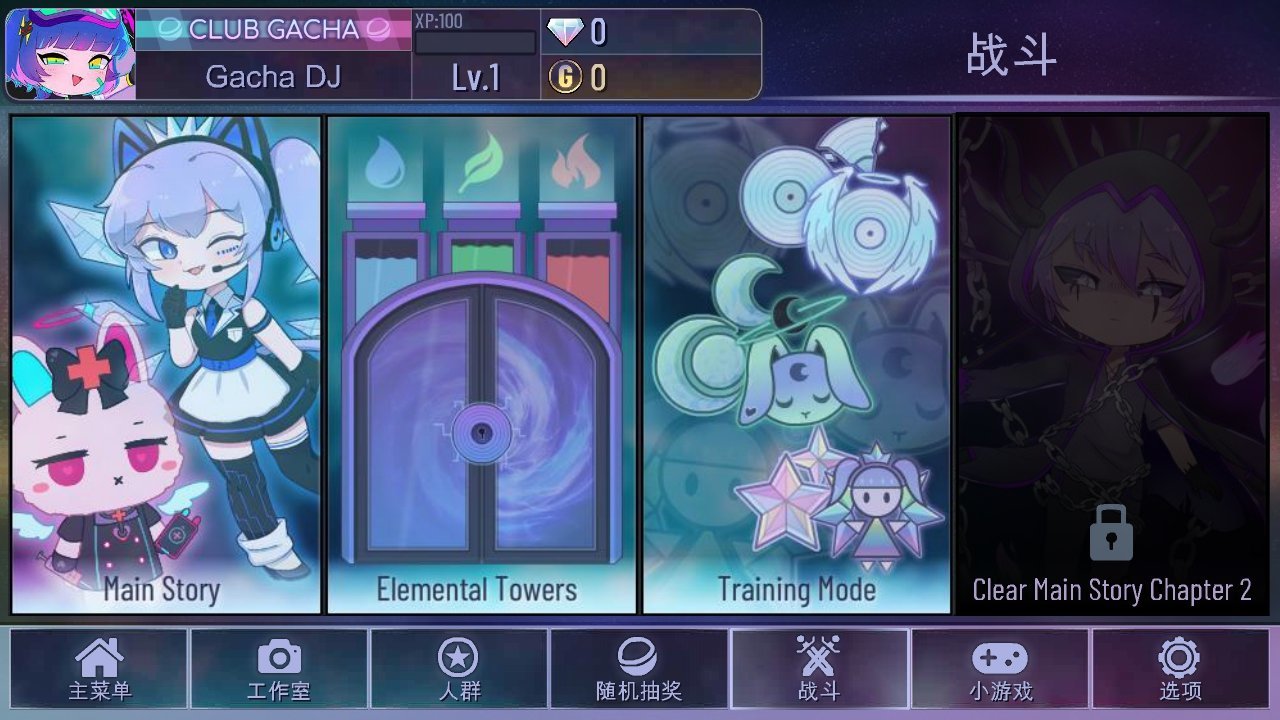Open the 选项 gear icon

point(1178,658)
